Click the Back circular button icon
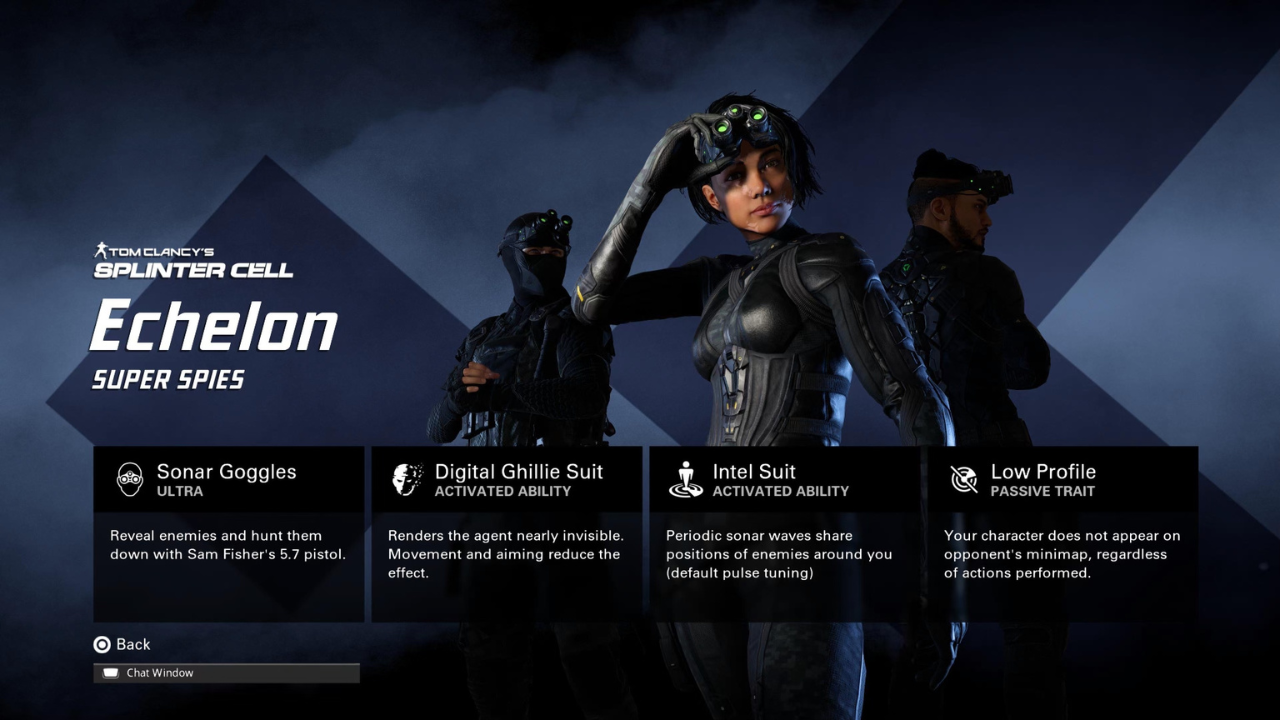1280x720 pixels. click(x=103, y=644)
